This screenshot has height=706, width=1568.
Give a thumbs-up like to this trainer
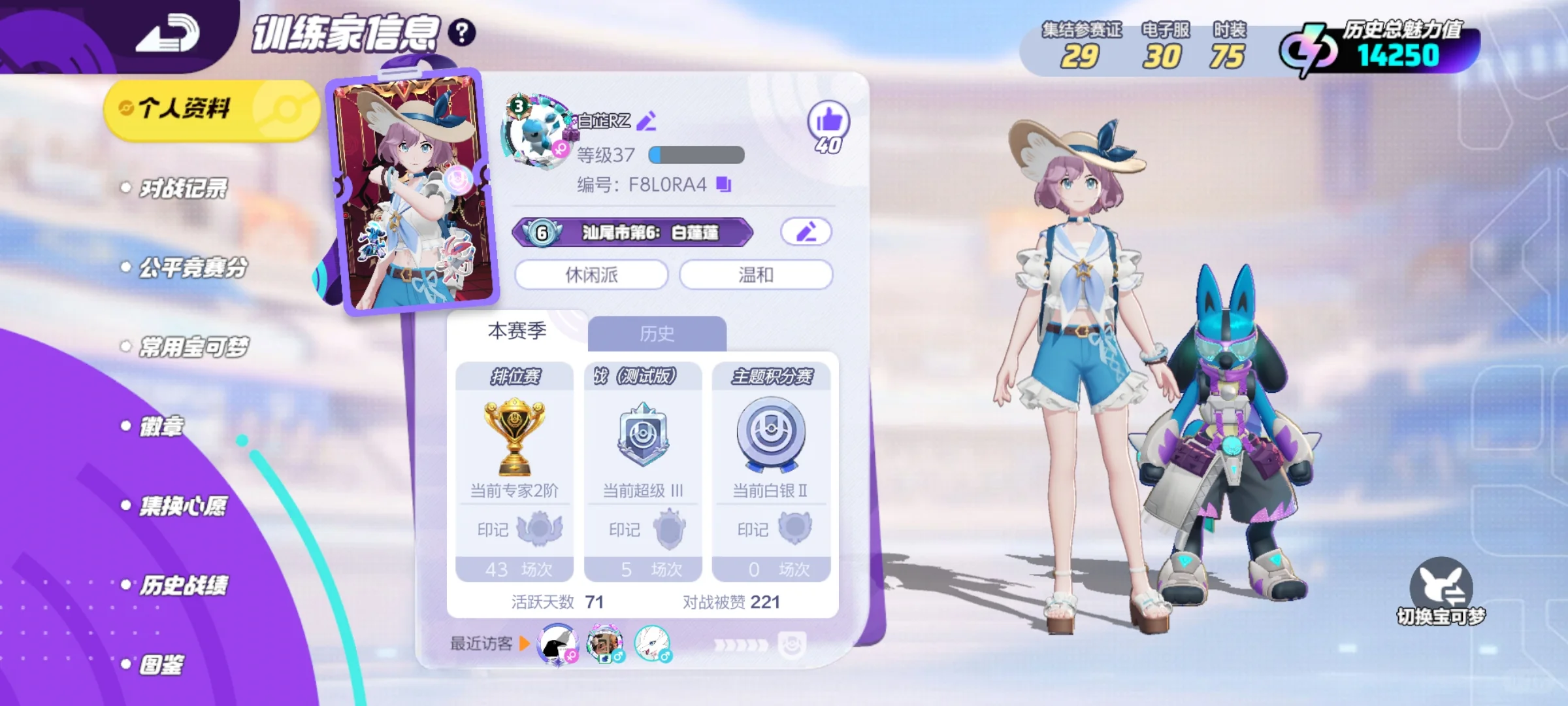(828, 122)
